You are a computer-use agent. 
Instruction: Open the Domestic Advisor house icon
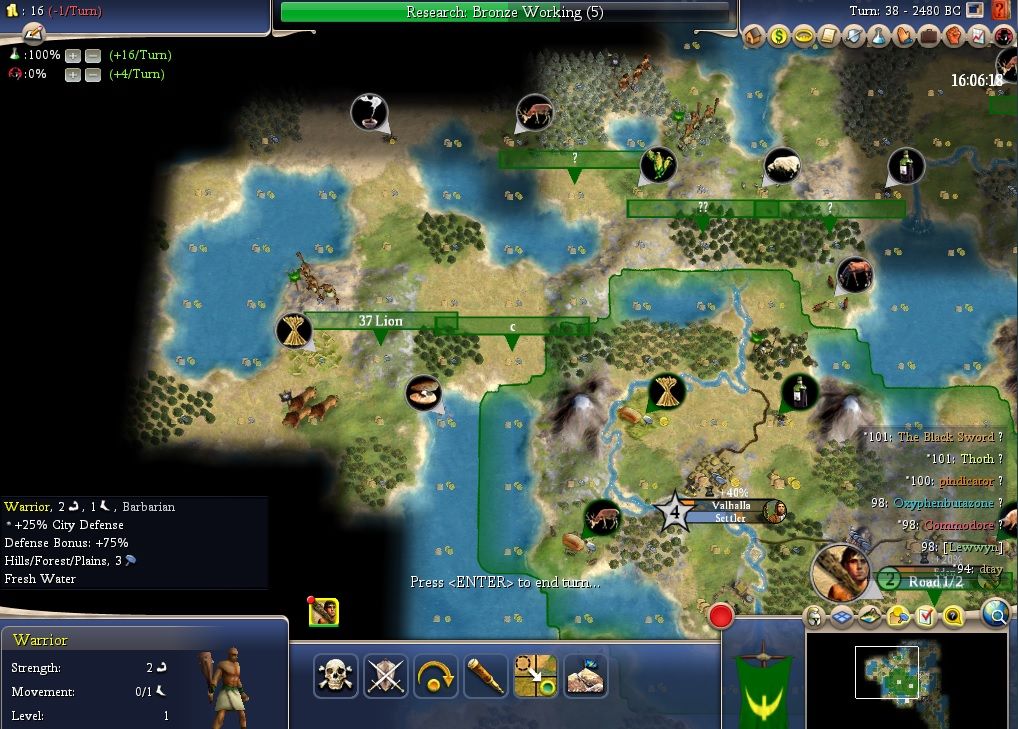pyautogui.click(x=755, y=36)
